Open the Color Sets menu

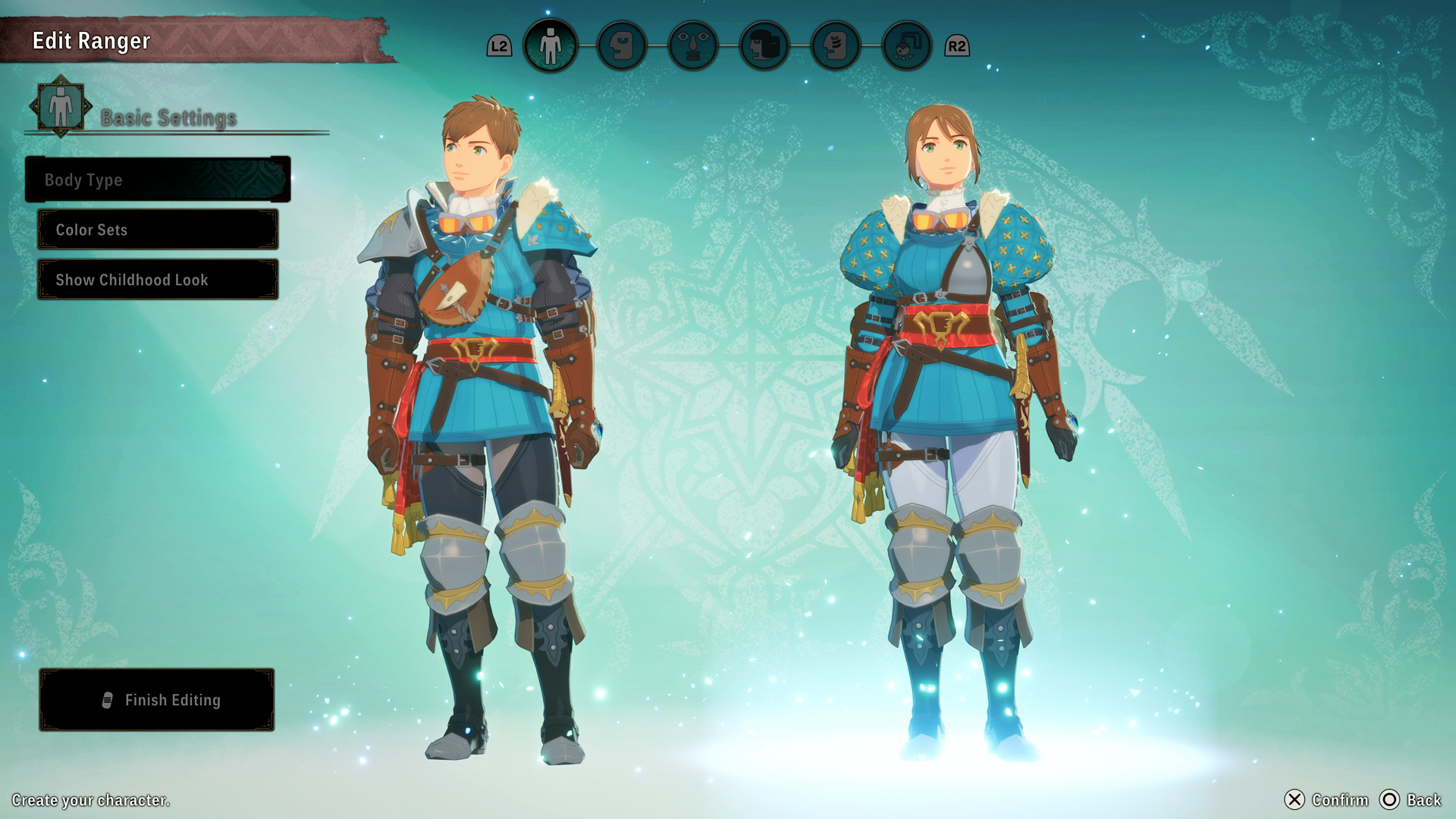click(157, 230)
